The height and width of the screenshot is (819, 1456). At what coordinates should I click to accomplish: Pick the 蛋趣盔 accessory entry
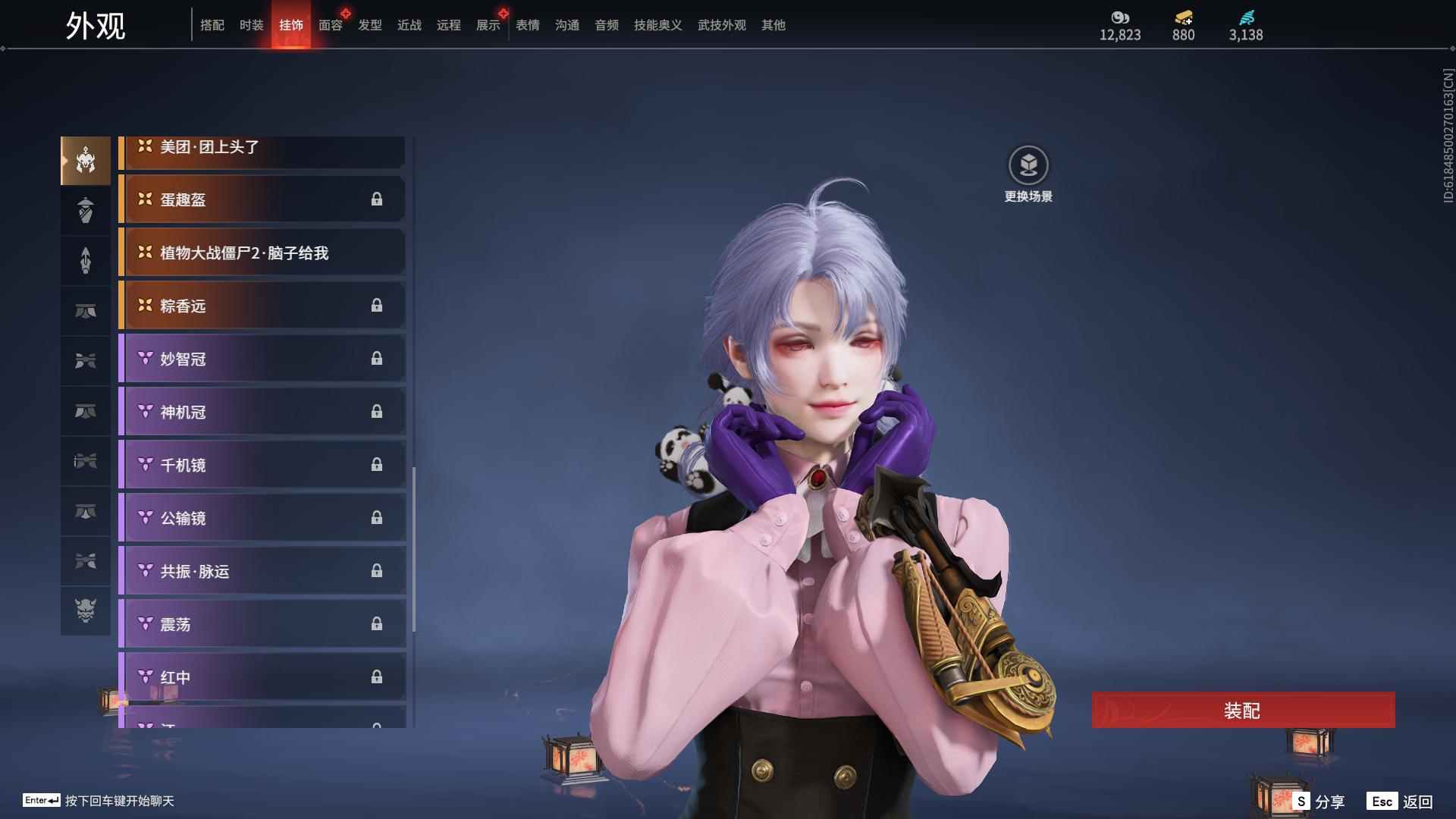click(262, 199)
